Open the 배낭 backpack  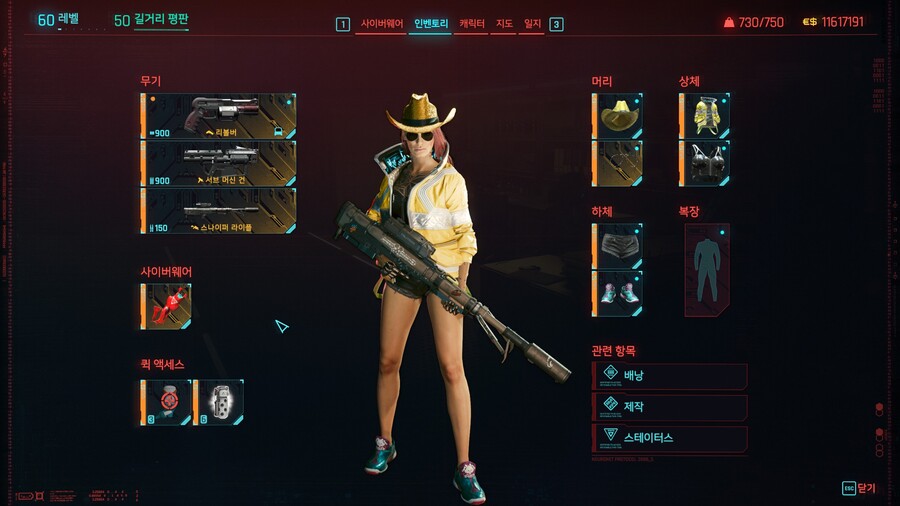coord(670,376)
